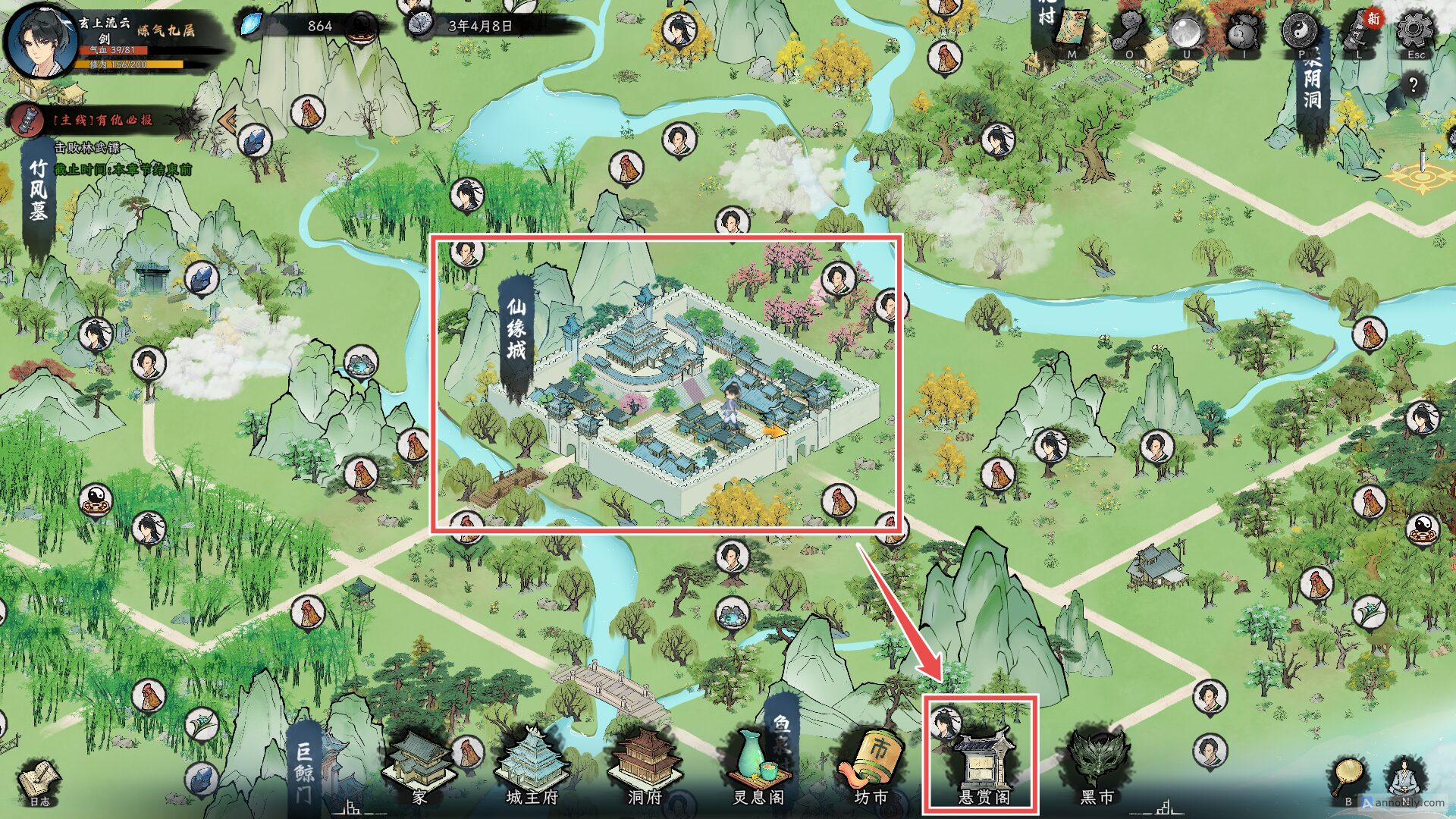This screenshot has height=819, width=1456.
Task: Open the inventory pouch icon
Action: coord(1244,32)
